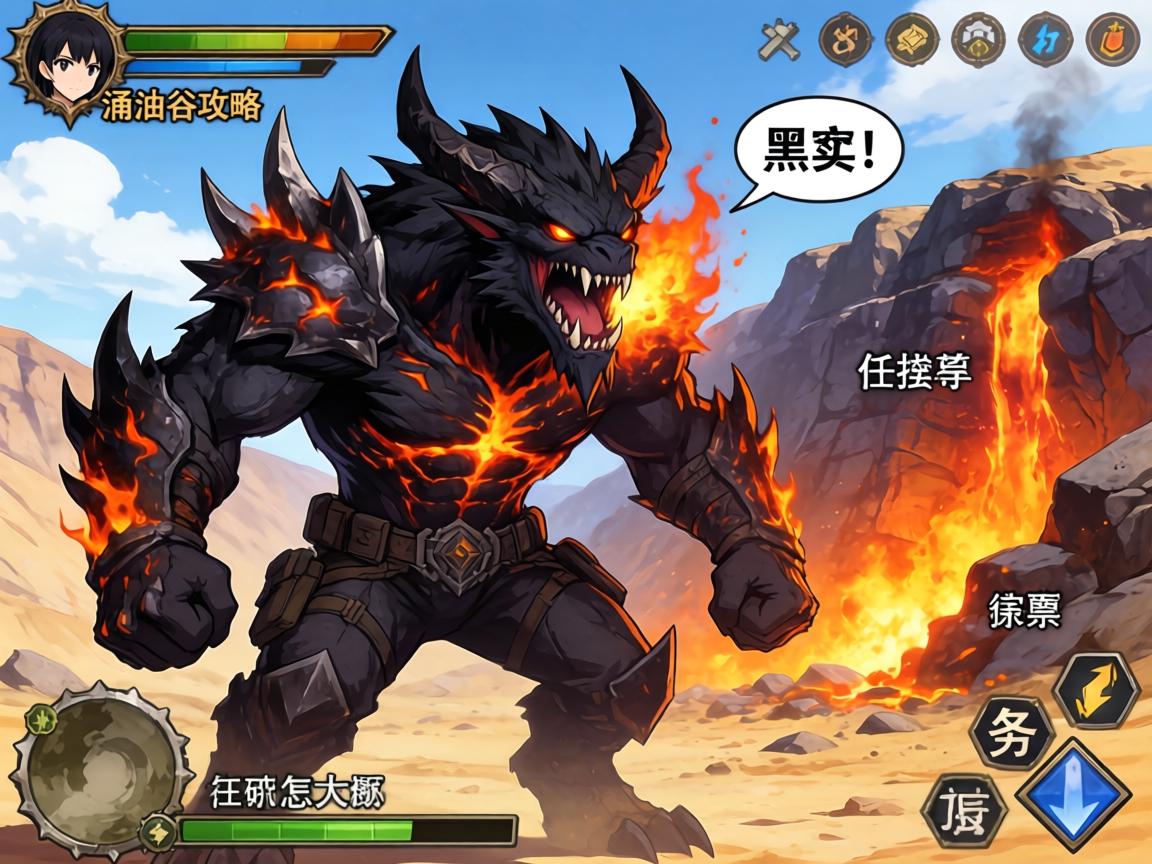Activate the blue lightning rune icon

click(1046, 40)
